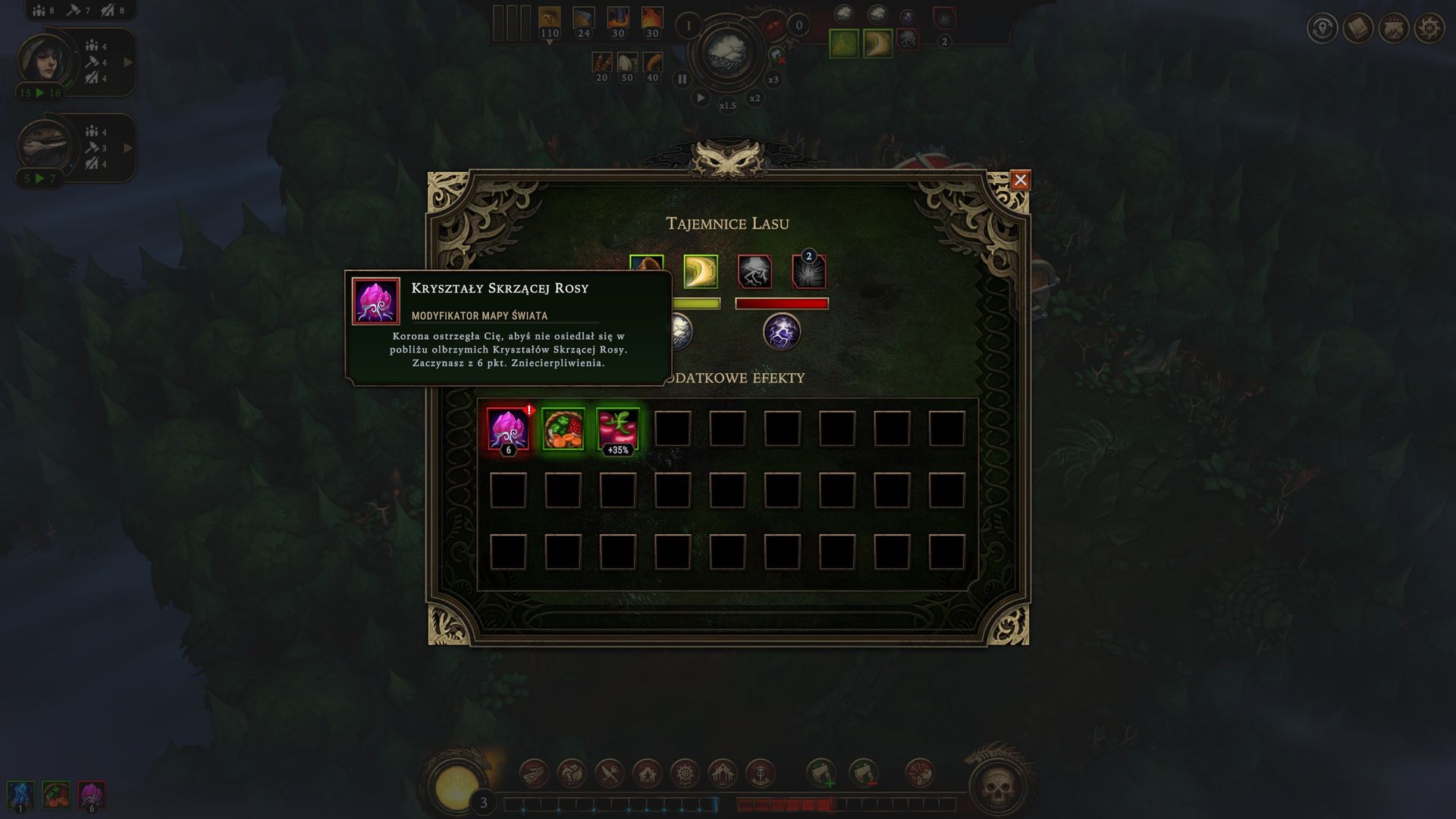1456x819 pixels.
Task: Set game speed to normal play
Action: pyautogui.click(x=701, y=98)
